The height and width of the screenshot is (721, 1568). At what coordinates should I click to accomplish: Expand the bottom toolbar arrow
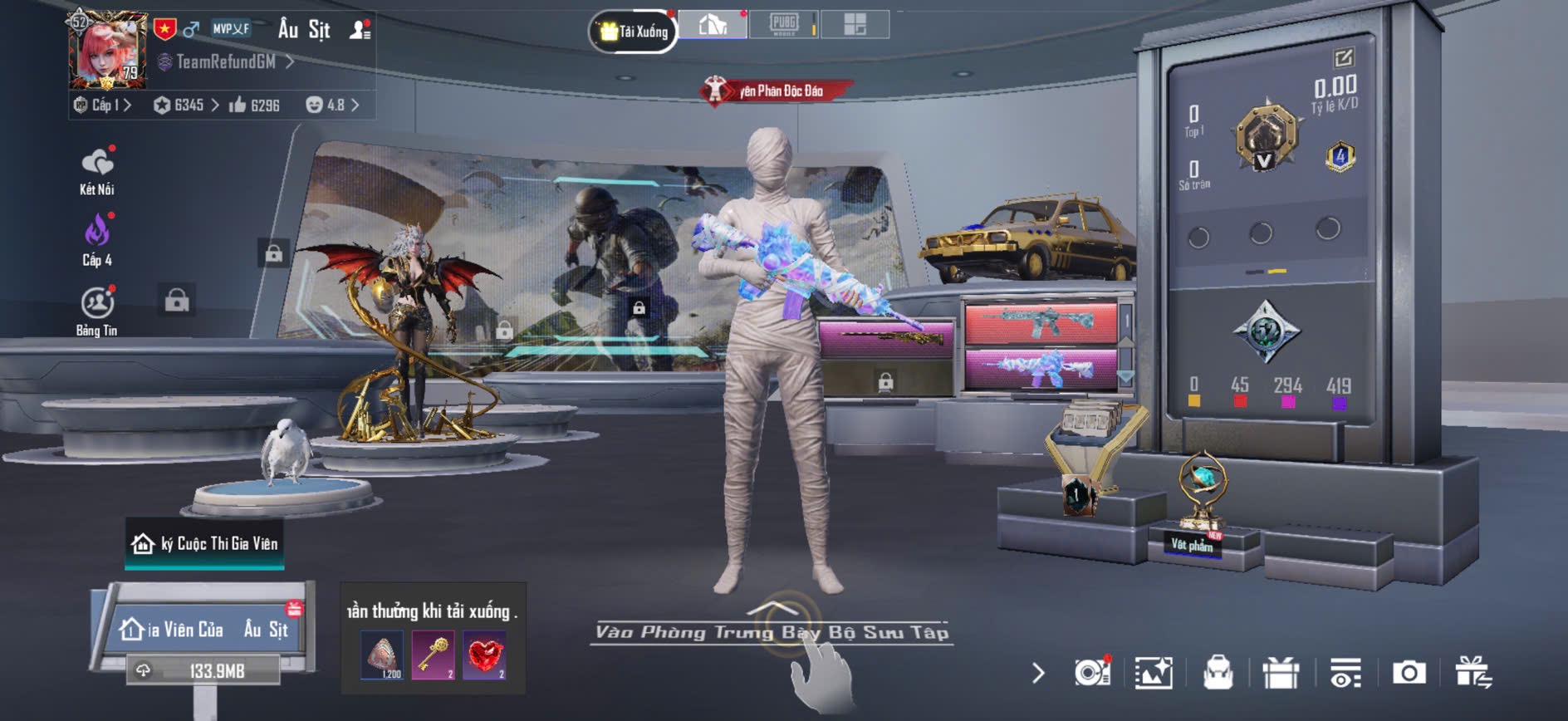pyautogui.click(x=1038, y=672)
